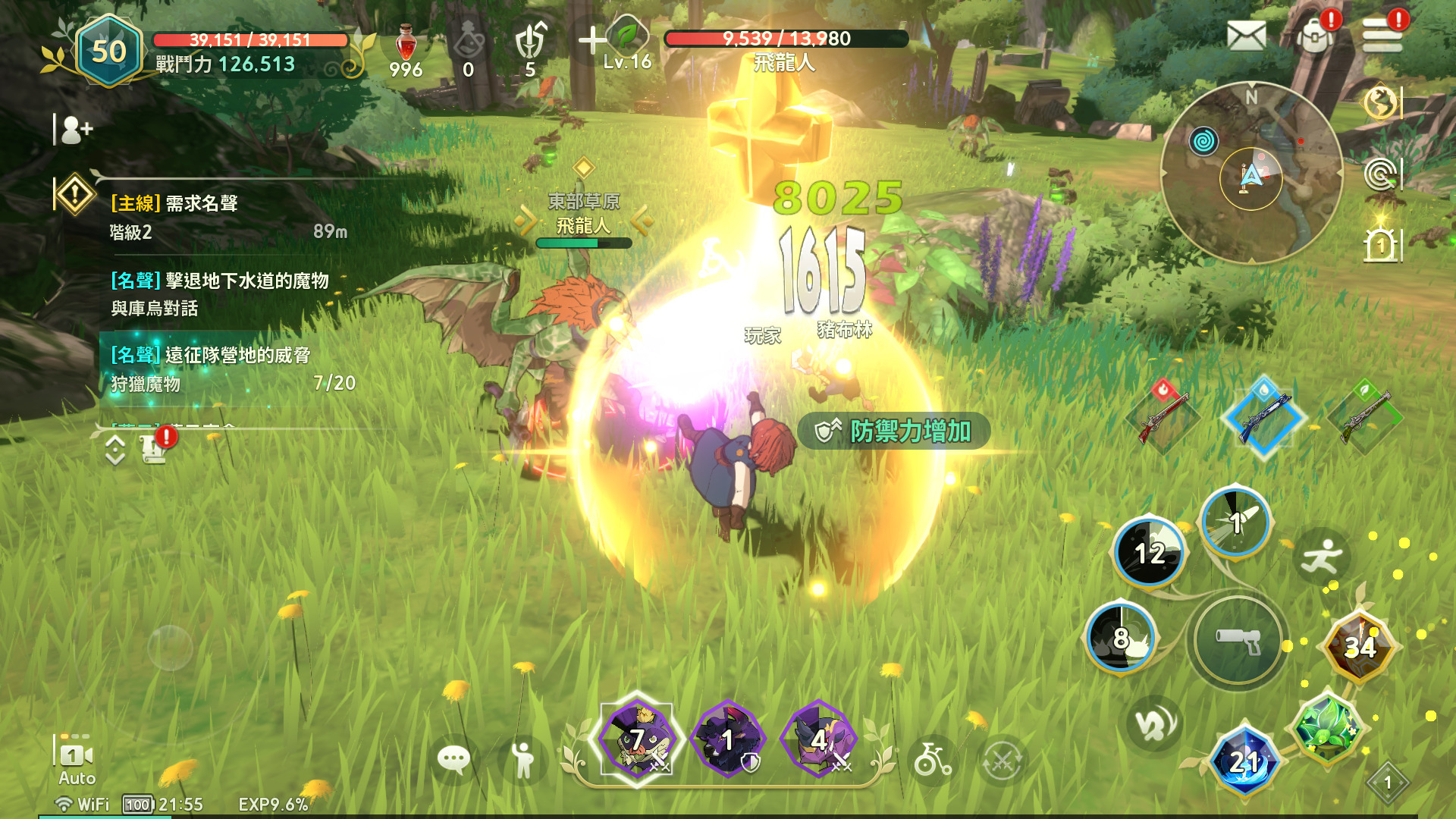Toggle Auto battle mode

coord(77,761)
